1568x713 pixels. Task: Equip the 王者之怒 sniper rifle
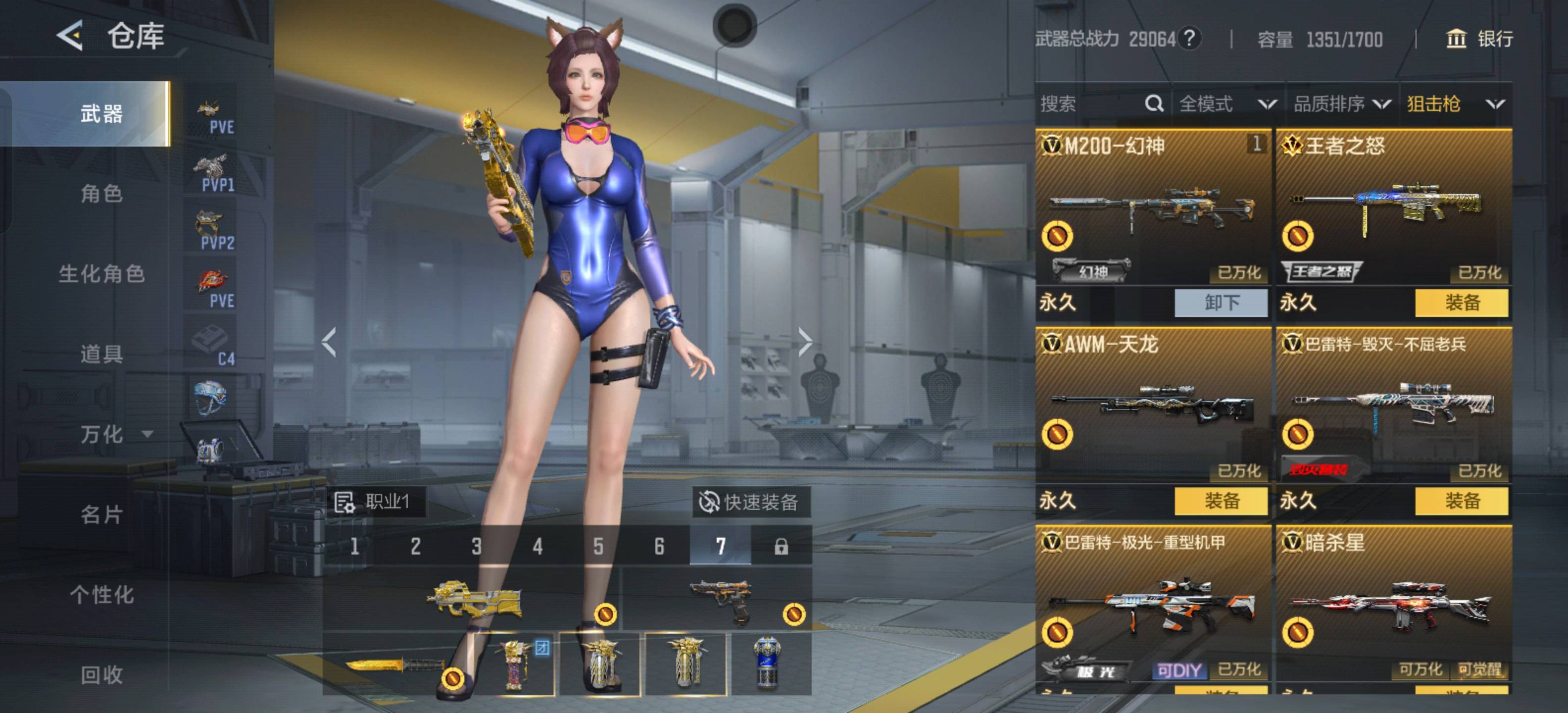pyautogui.click(x=1462, y=303)
